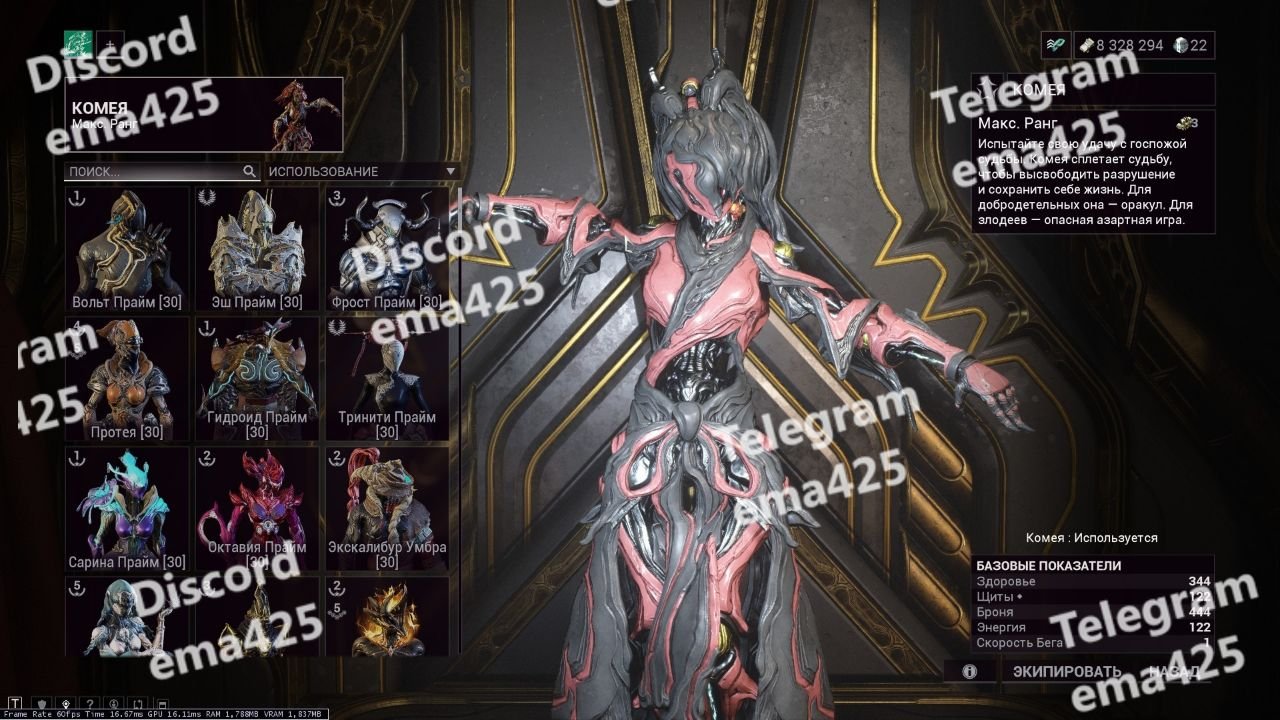
Task: Select the Протея warframe tile
Action: pos(127,378)
